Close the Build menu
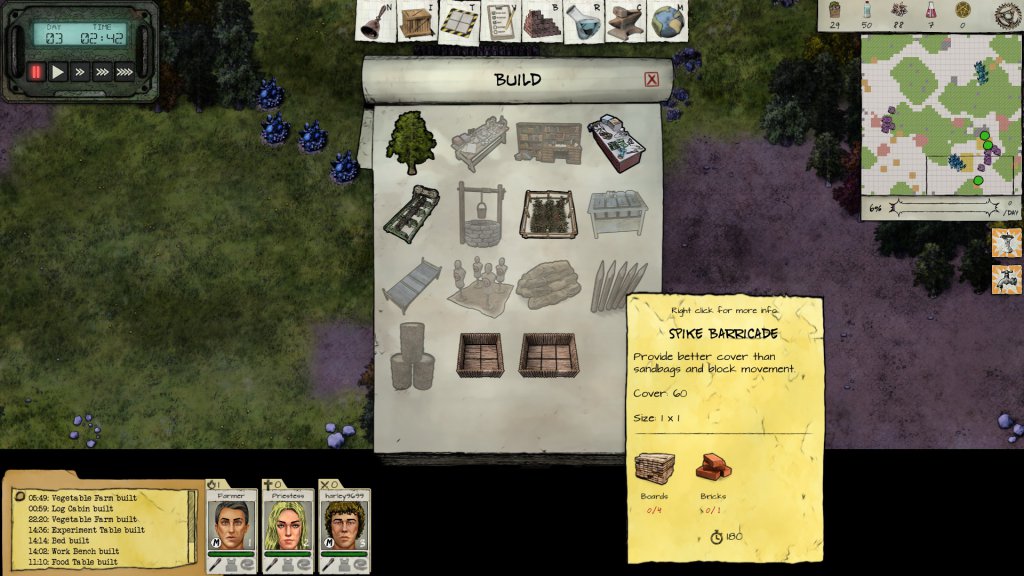The image size is (1024, 576). 652,80
